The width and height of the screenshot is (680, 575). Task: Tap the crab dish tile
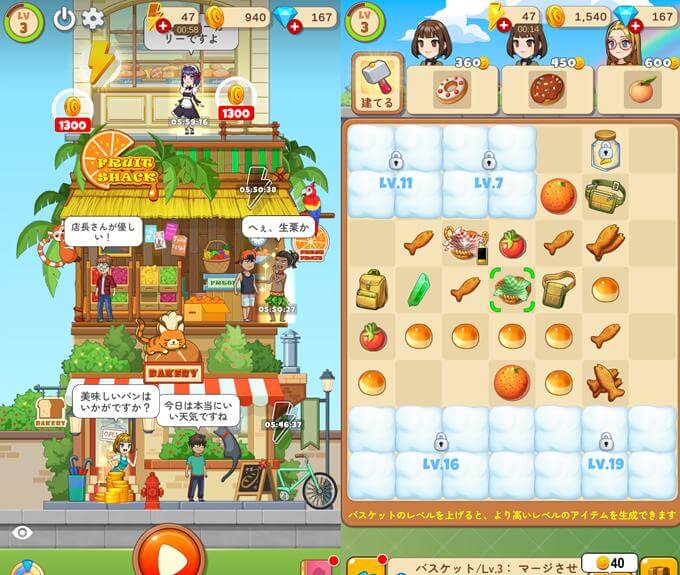pos(465,241)
